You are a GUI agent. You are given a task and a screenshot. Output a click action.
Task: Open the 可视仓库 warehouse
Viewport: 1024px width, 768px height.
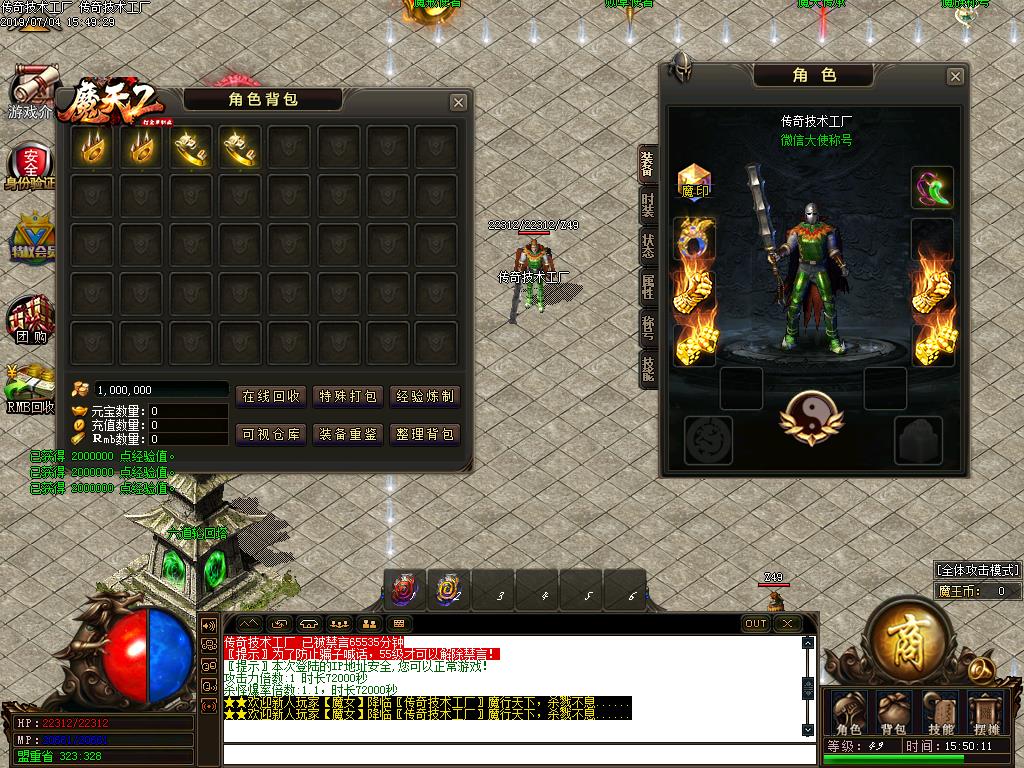point(271,434)
